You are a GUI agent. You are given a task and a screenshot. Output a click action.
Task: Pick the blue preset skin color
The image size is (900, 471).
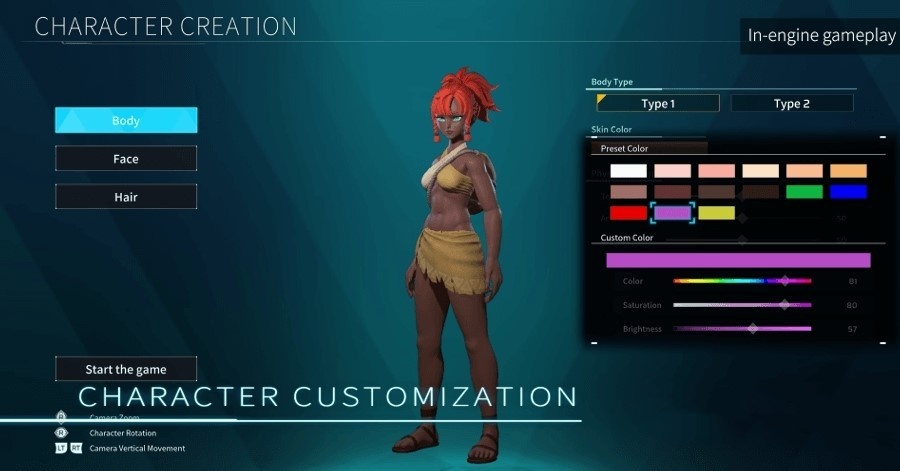848,191
